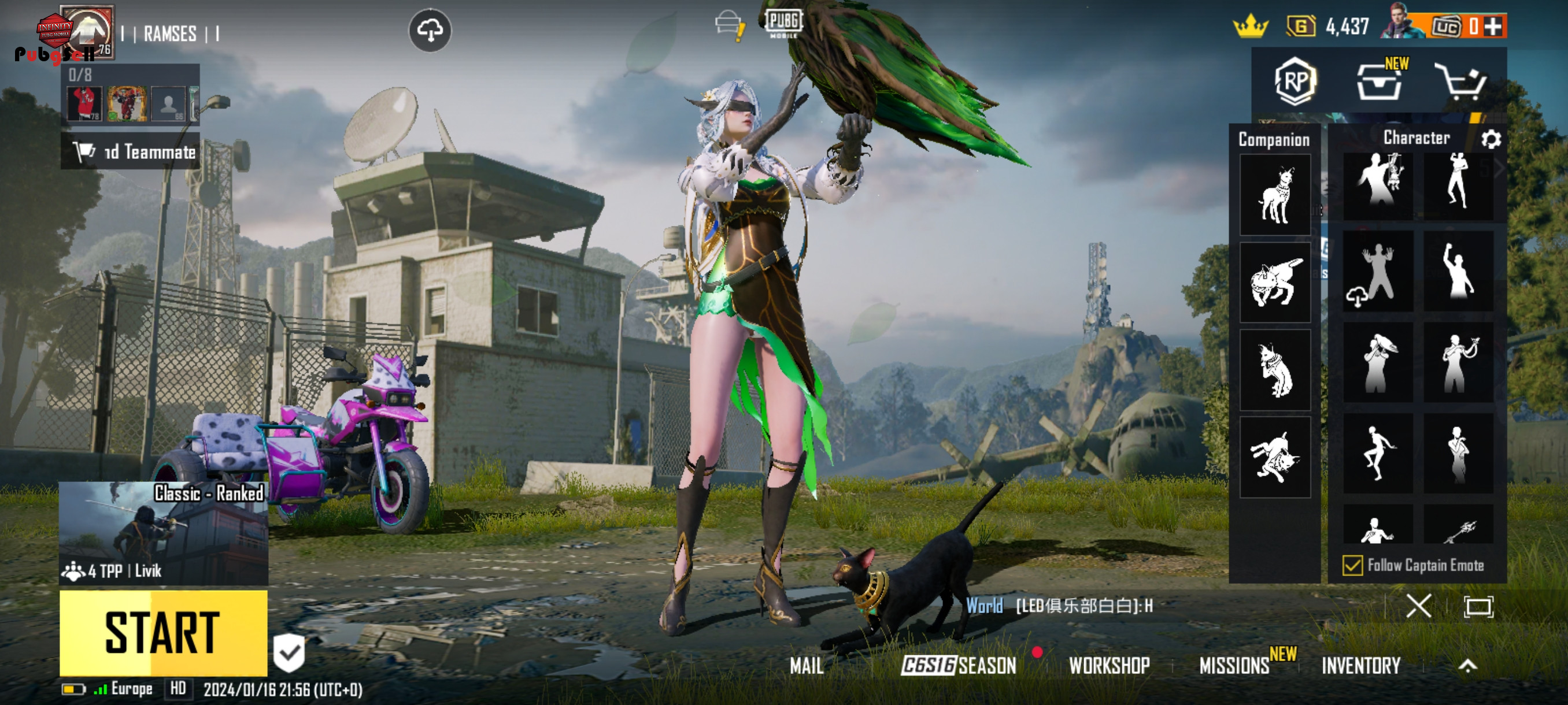This screenshot has height=705, width=1568.
Task: Open the shopping cart shop
Action: pos(1460,81)
